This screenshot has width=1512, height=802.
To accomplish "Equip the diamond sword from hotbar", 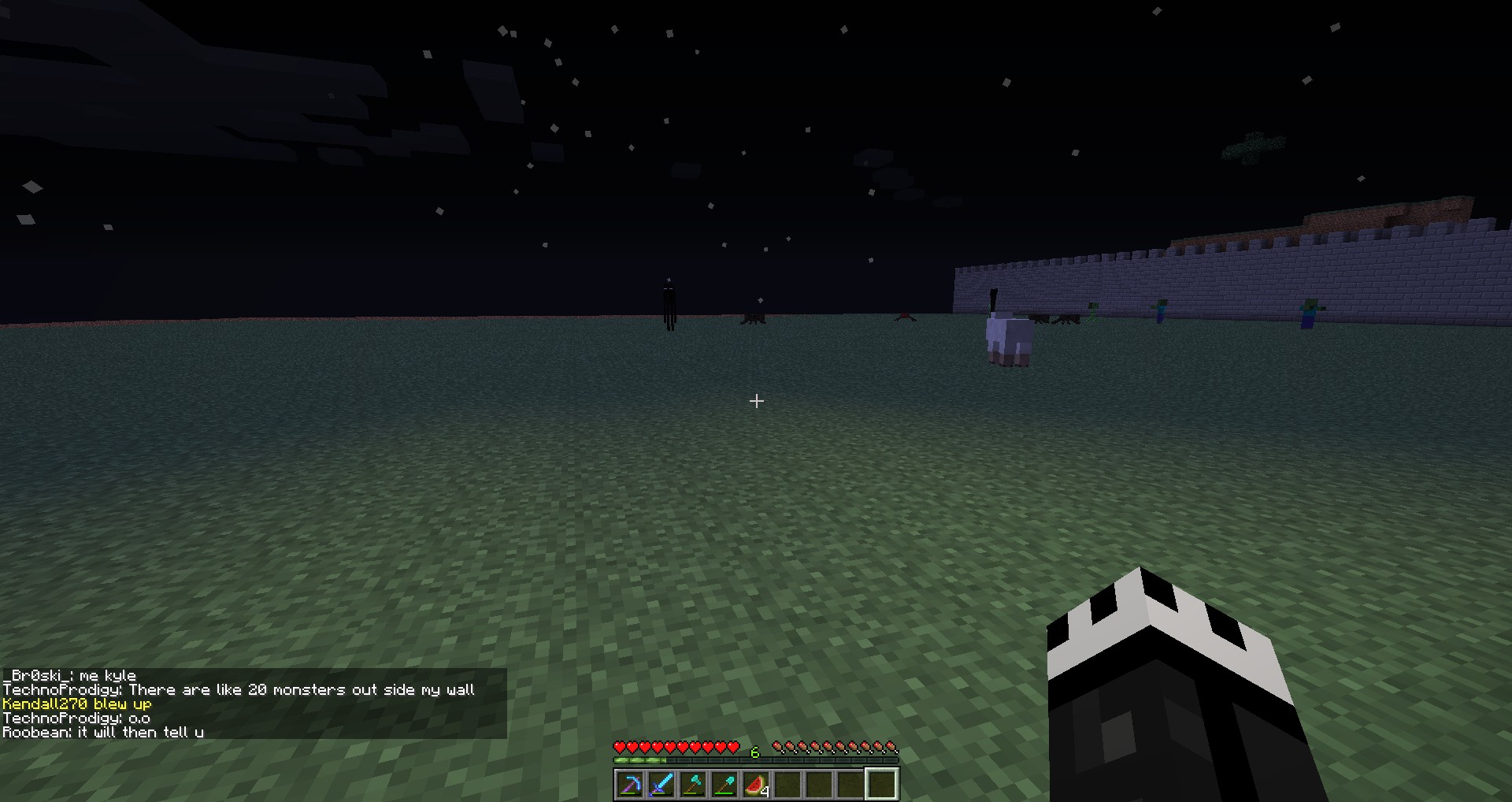I will pos(661,785).
